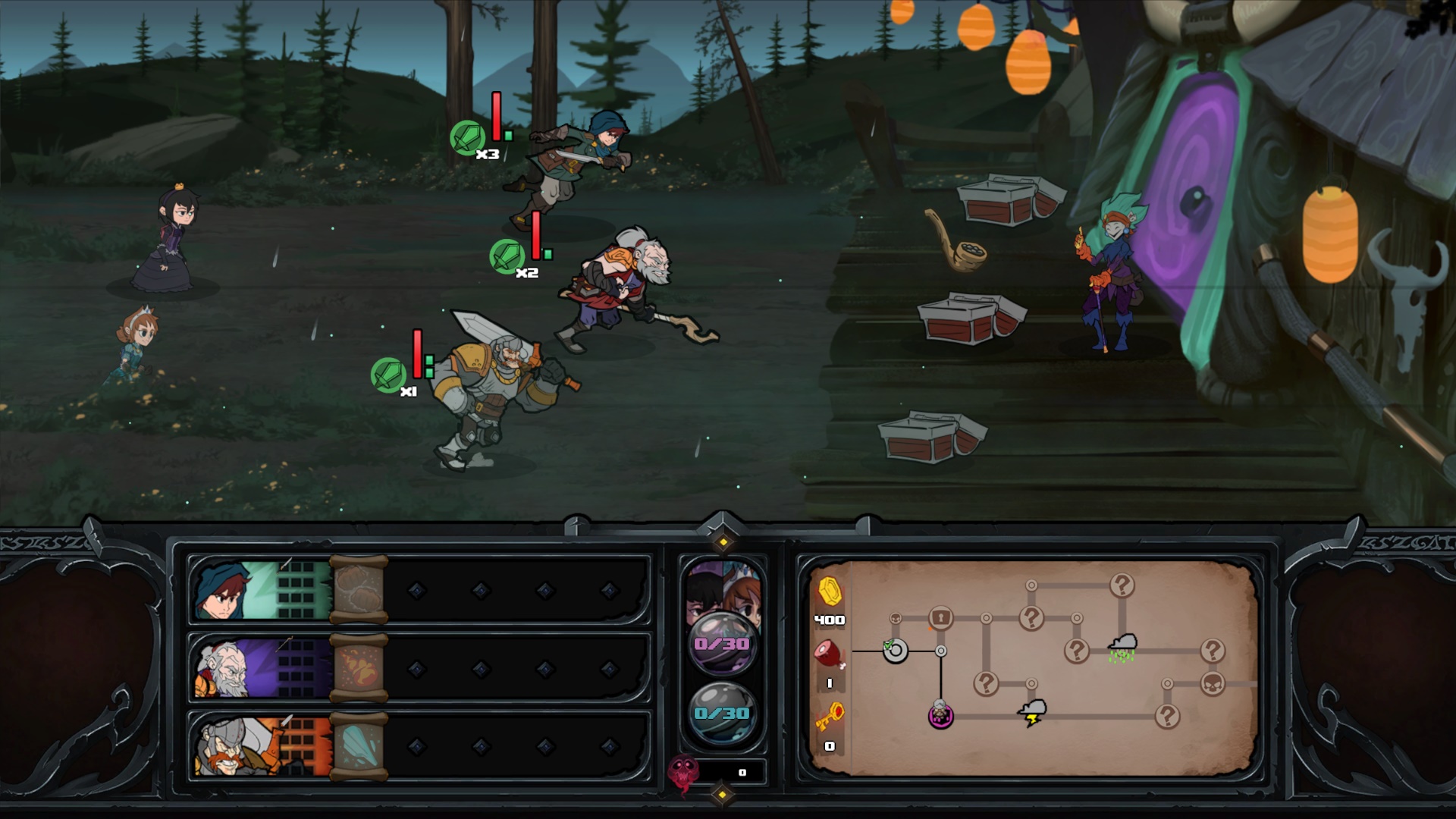Image resolution: width=1456 pixels, height=819 pixels.
Task: Click the party's current position marker
Action: coord(940,714)
